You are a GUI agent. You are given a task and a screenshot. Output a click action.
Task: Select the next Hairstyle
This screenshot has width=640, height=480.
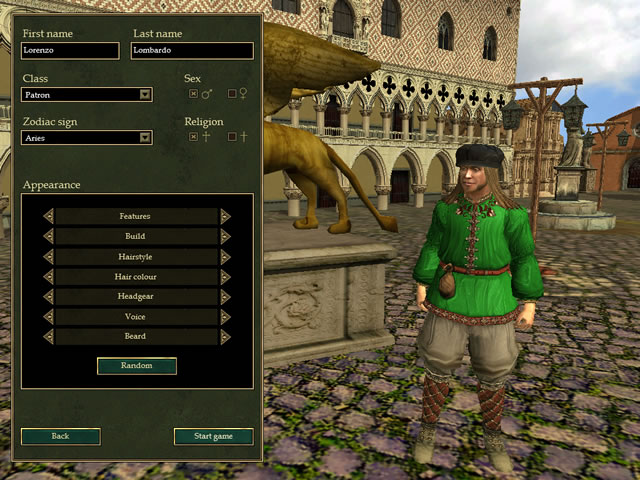coord(225,256)
